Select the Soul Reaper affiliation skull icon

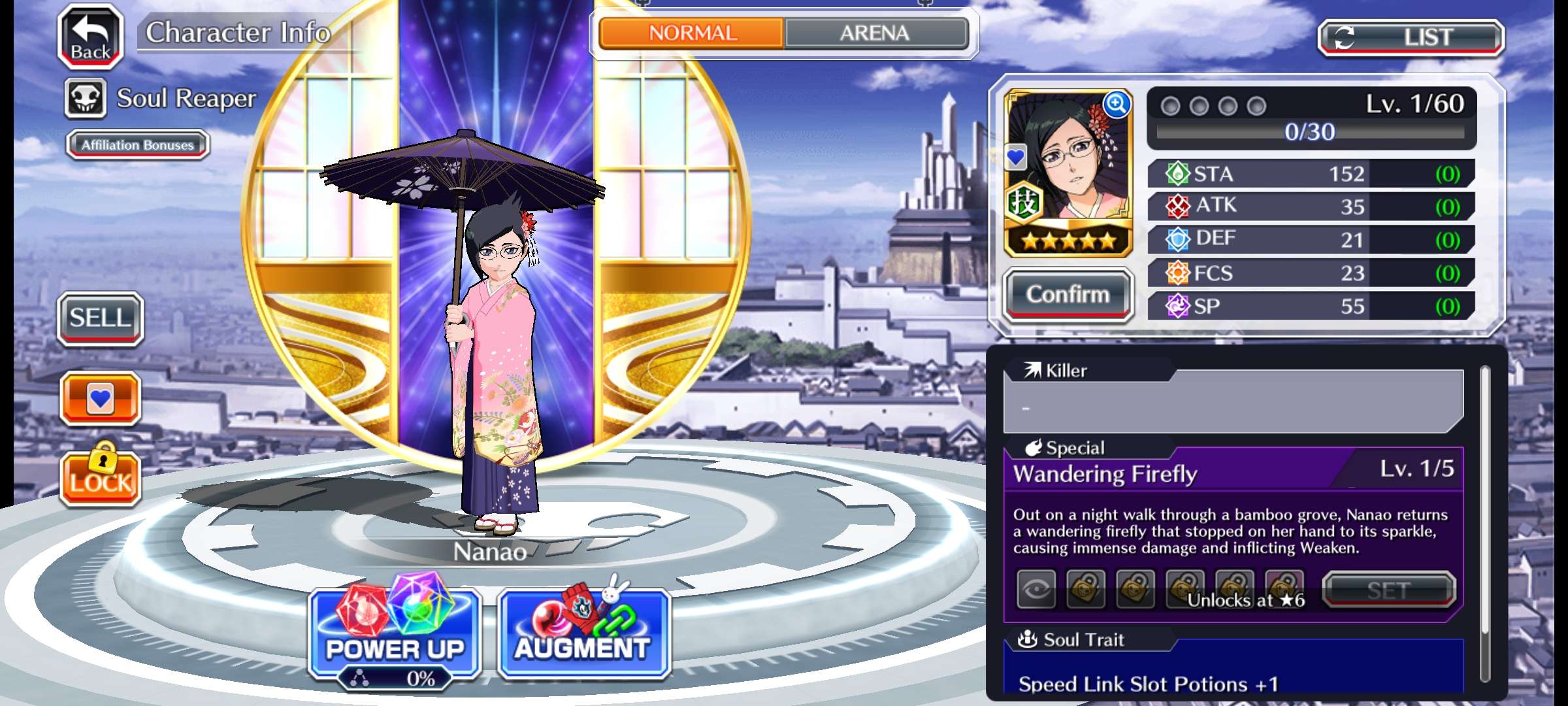click(86, 99)
